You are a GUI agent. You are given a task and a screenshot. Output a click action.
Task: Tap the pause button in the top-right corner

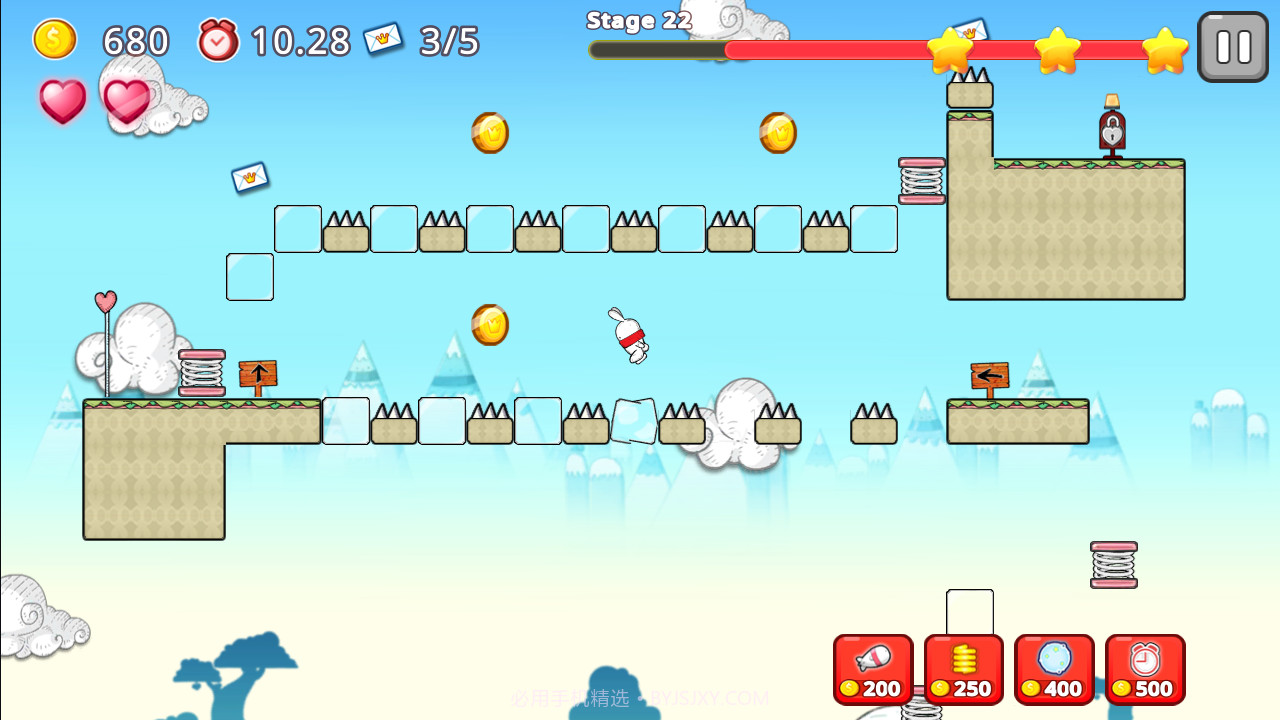(1232, 46)
